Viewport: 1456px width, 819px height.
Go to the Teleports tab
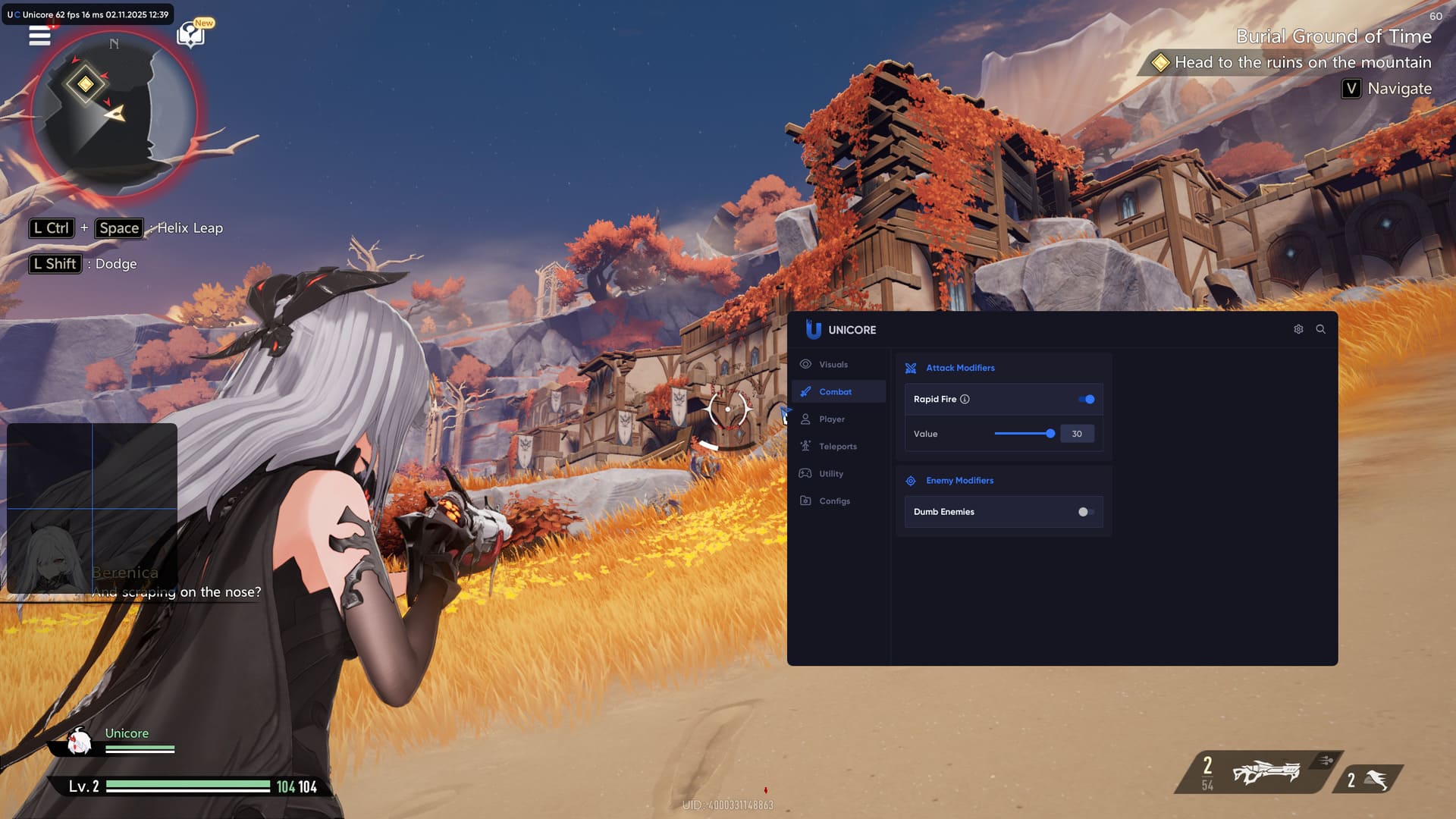pyautogui.click(x=837, y=447)
